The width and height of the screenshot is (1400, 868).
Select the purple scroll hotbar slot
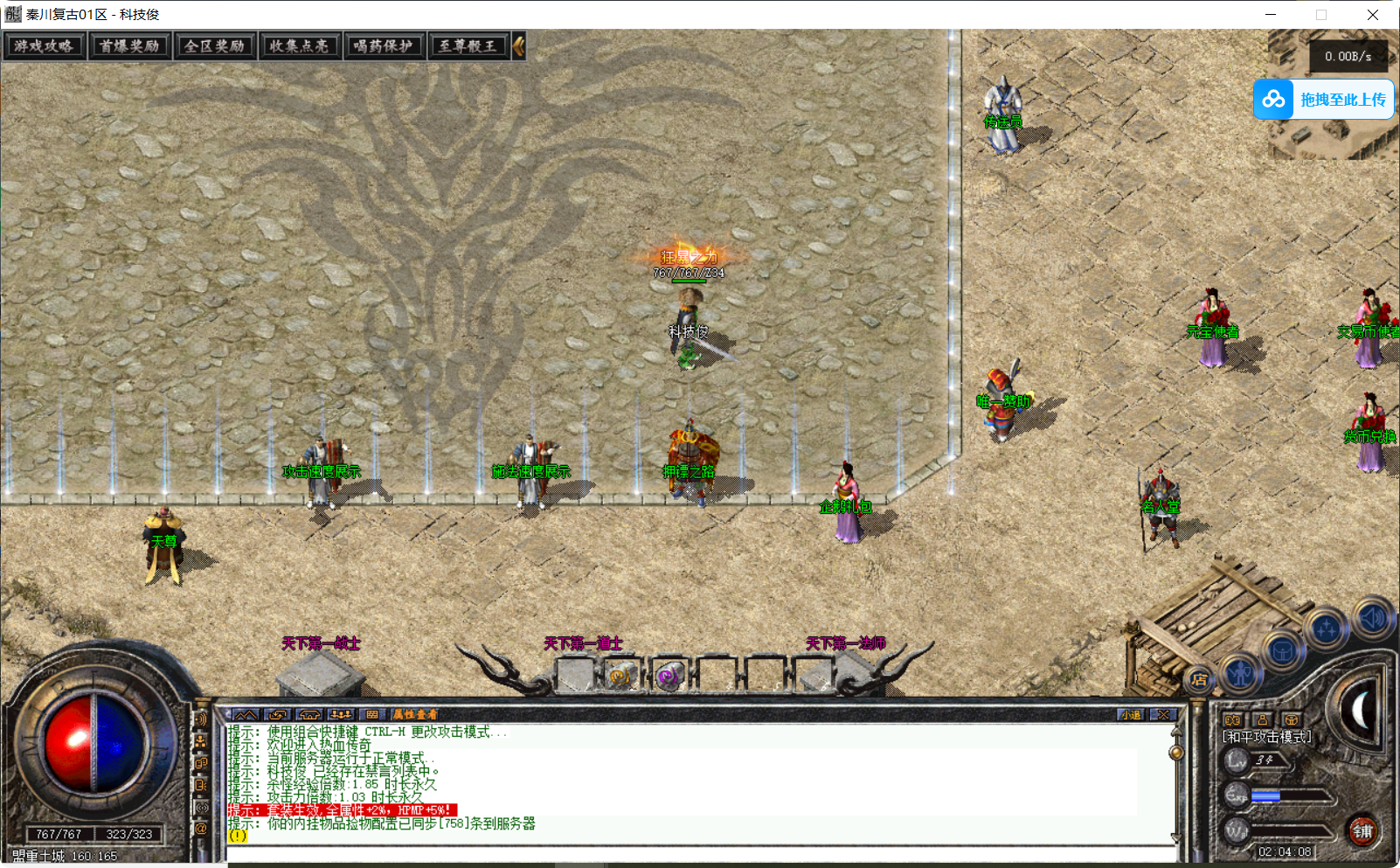point(669,676)
